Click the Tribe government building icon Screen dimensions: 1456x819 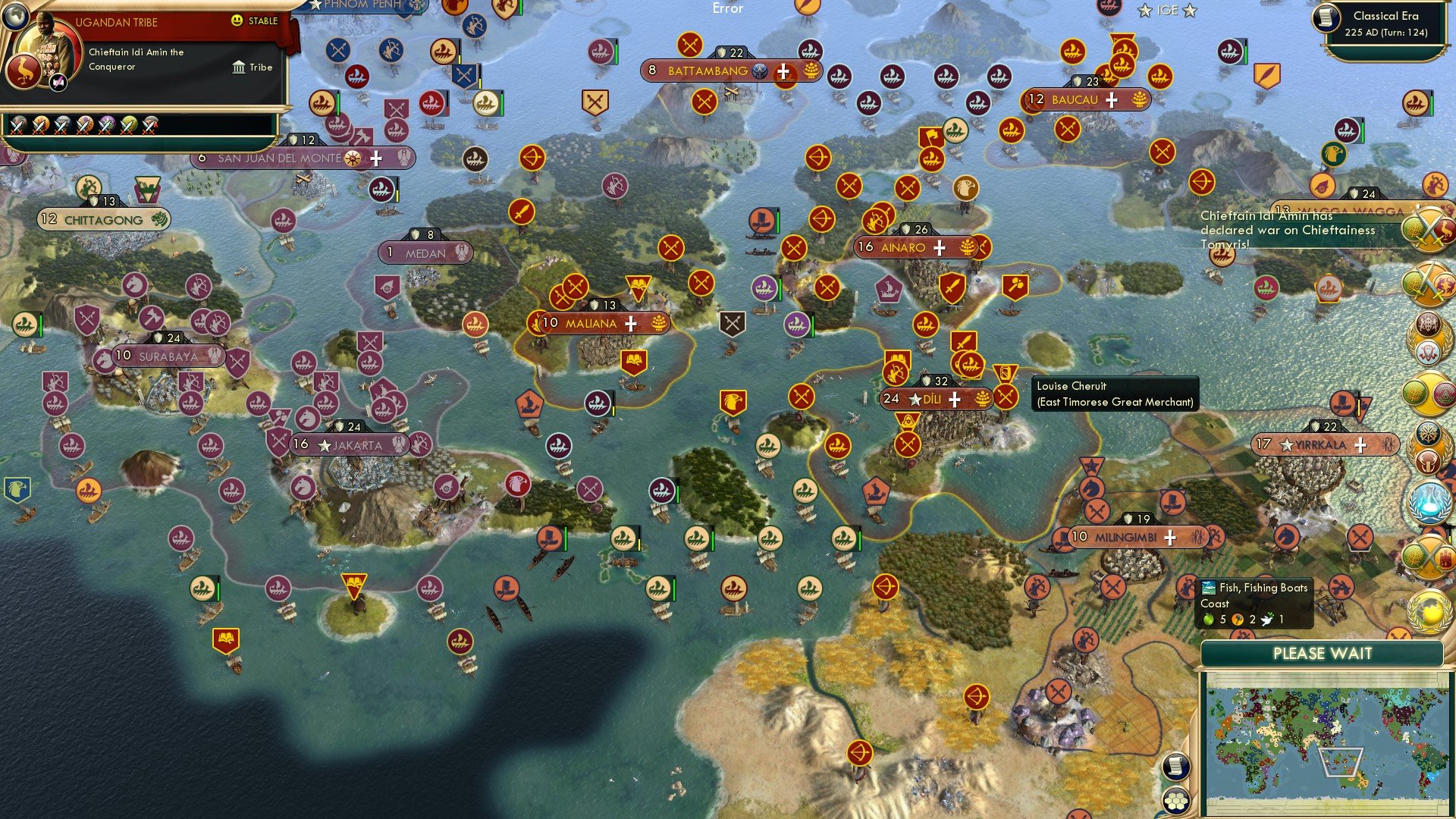pos(239,67)
